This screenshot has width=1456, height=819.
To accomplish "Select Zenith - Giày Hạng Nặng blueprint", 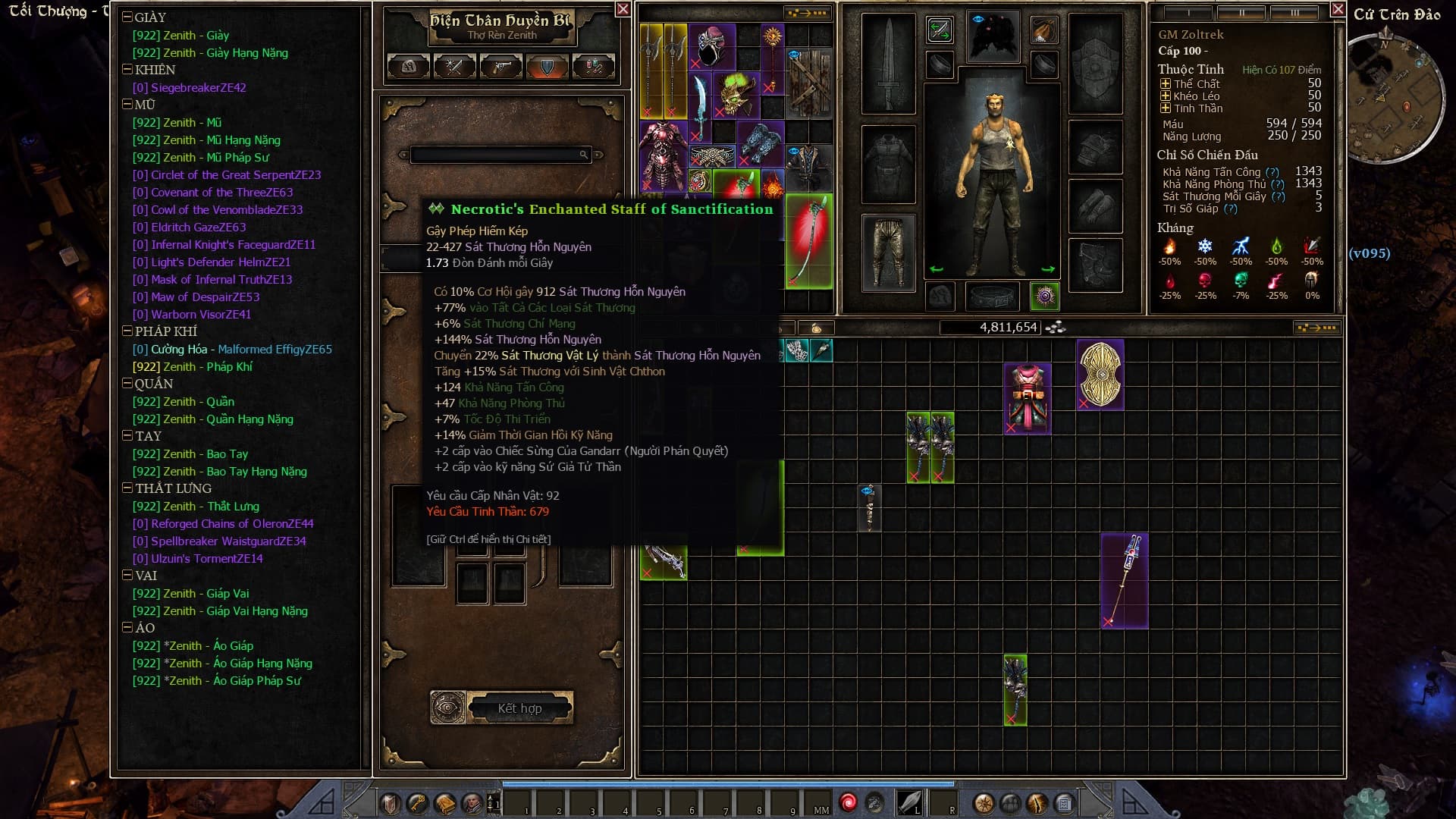I will 210,53.
